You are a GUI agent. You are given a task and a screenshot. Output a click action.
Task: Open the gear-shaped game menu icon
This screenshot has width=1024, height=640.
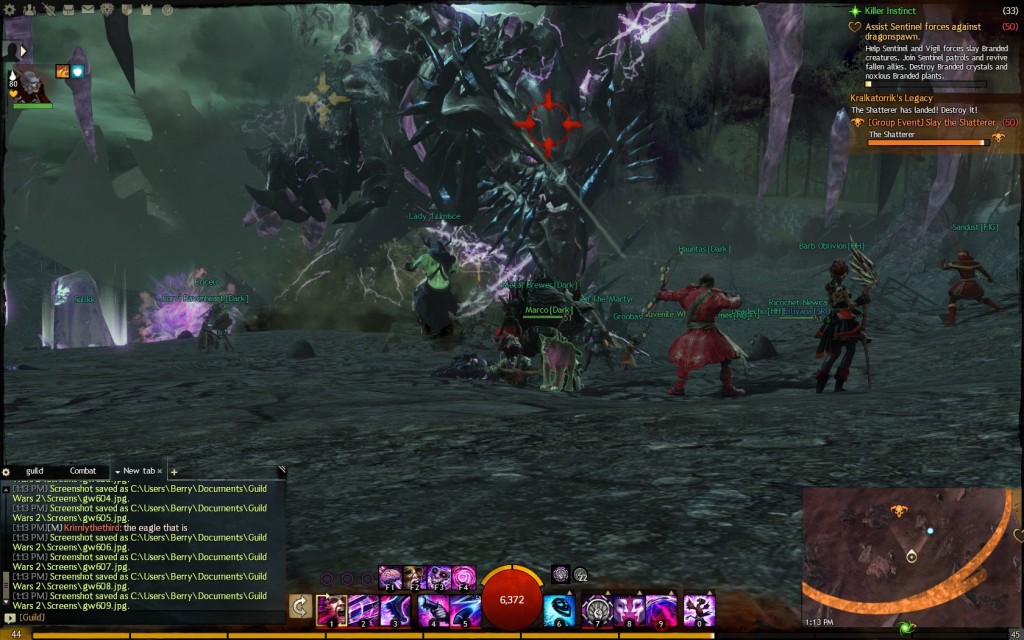(8, 8)
